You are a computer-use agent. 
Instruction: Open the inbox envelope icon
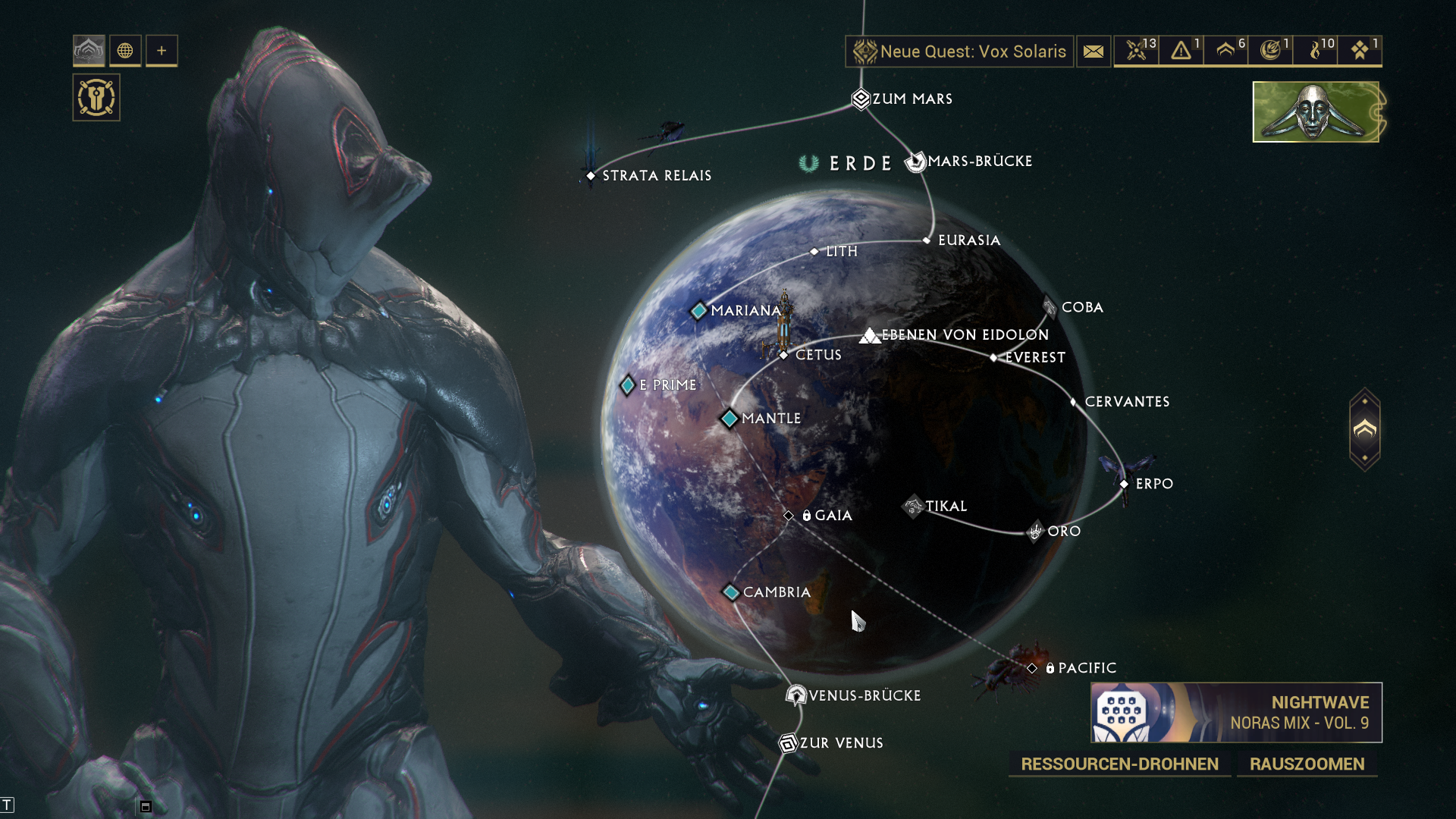click(1093, 52)
